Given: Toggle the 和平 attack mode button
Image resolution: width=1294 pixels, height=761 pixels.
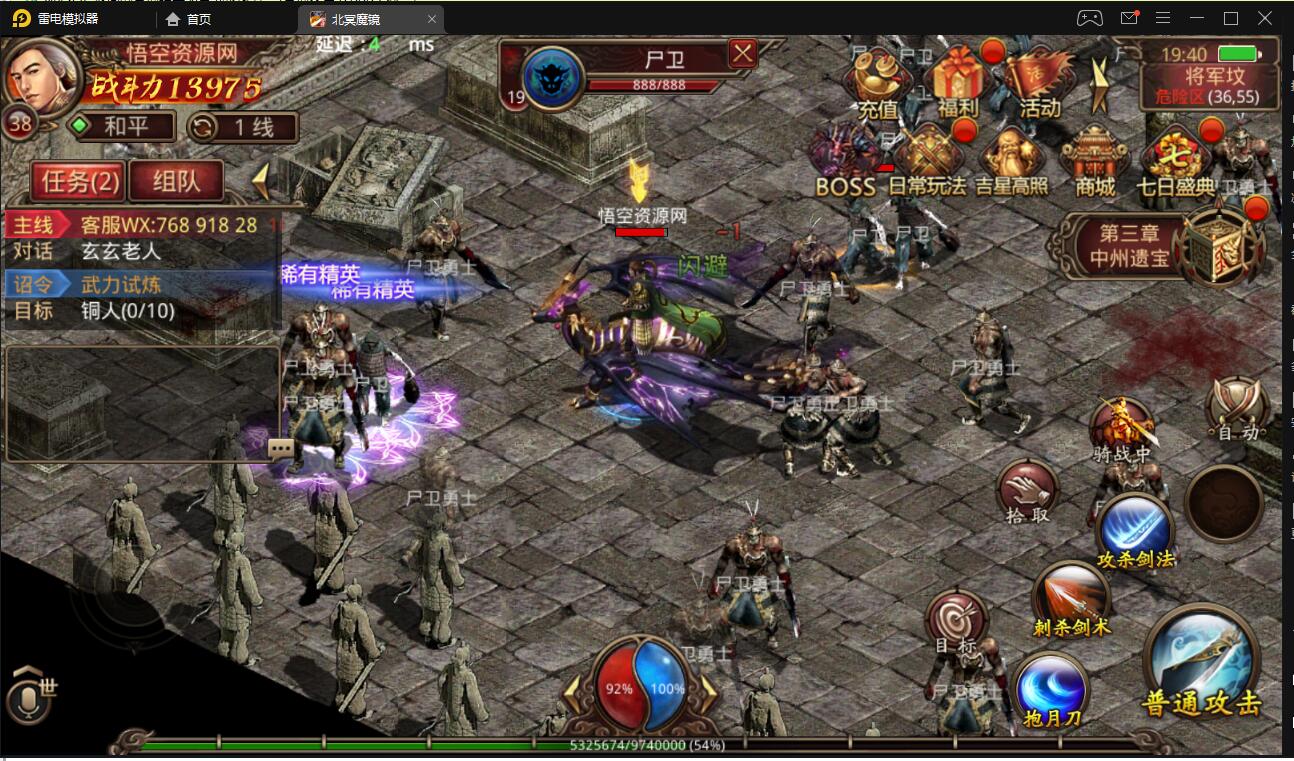Looking at the screenshot, I should (120, 127).
